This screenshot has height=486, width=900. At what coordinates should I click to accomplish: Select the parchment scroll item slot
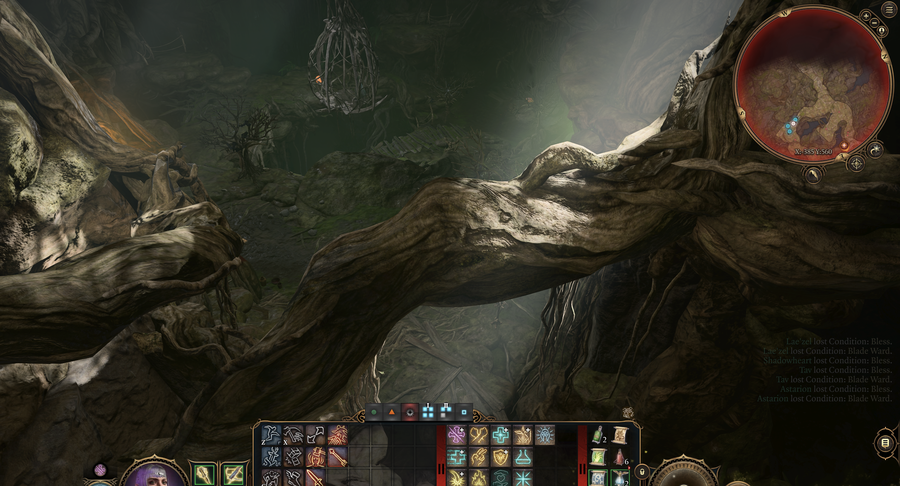[620, 435]
